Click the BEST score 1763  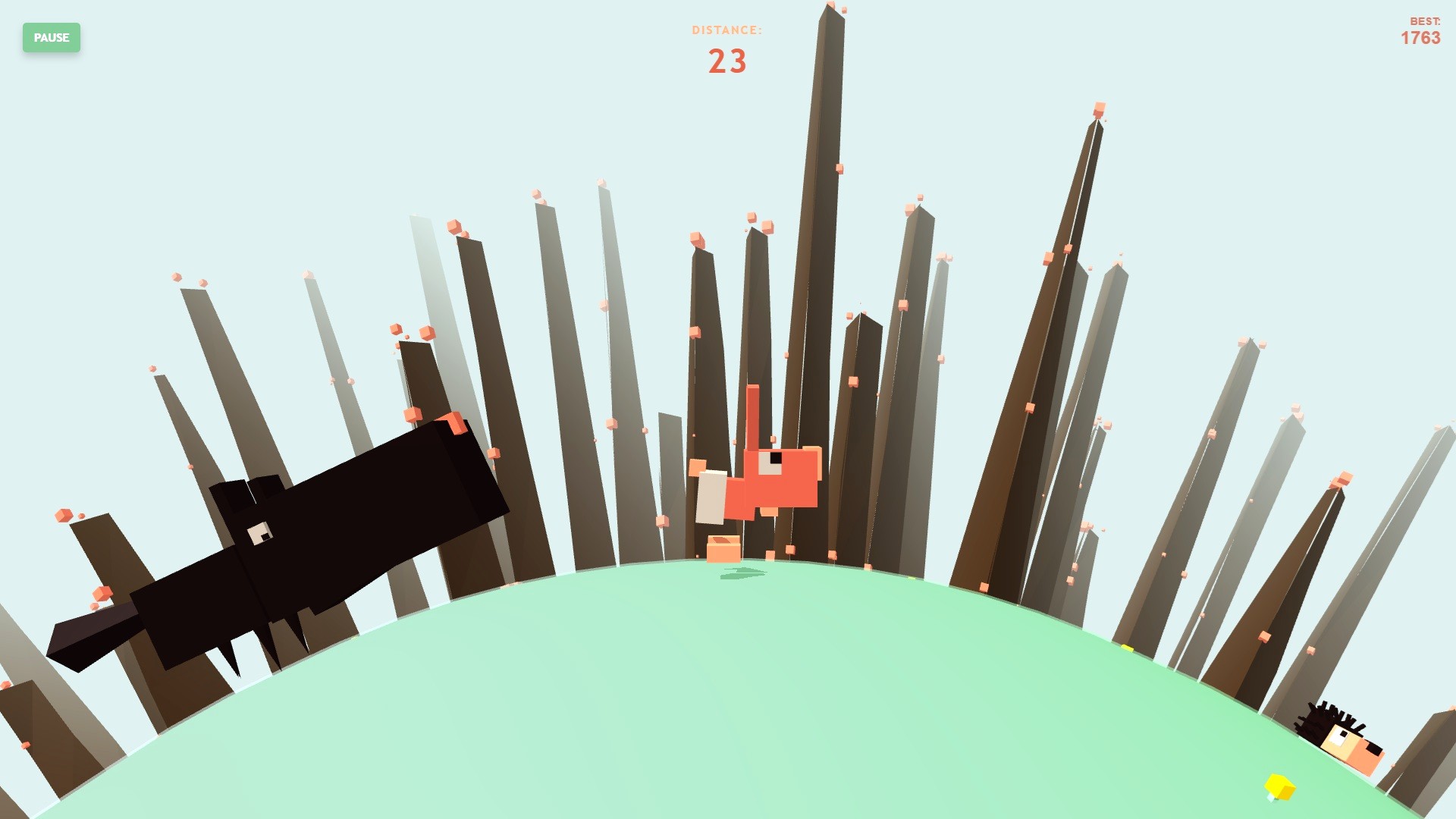(x=1420, y=38)
